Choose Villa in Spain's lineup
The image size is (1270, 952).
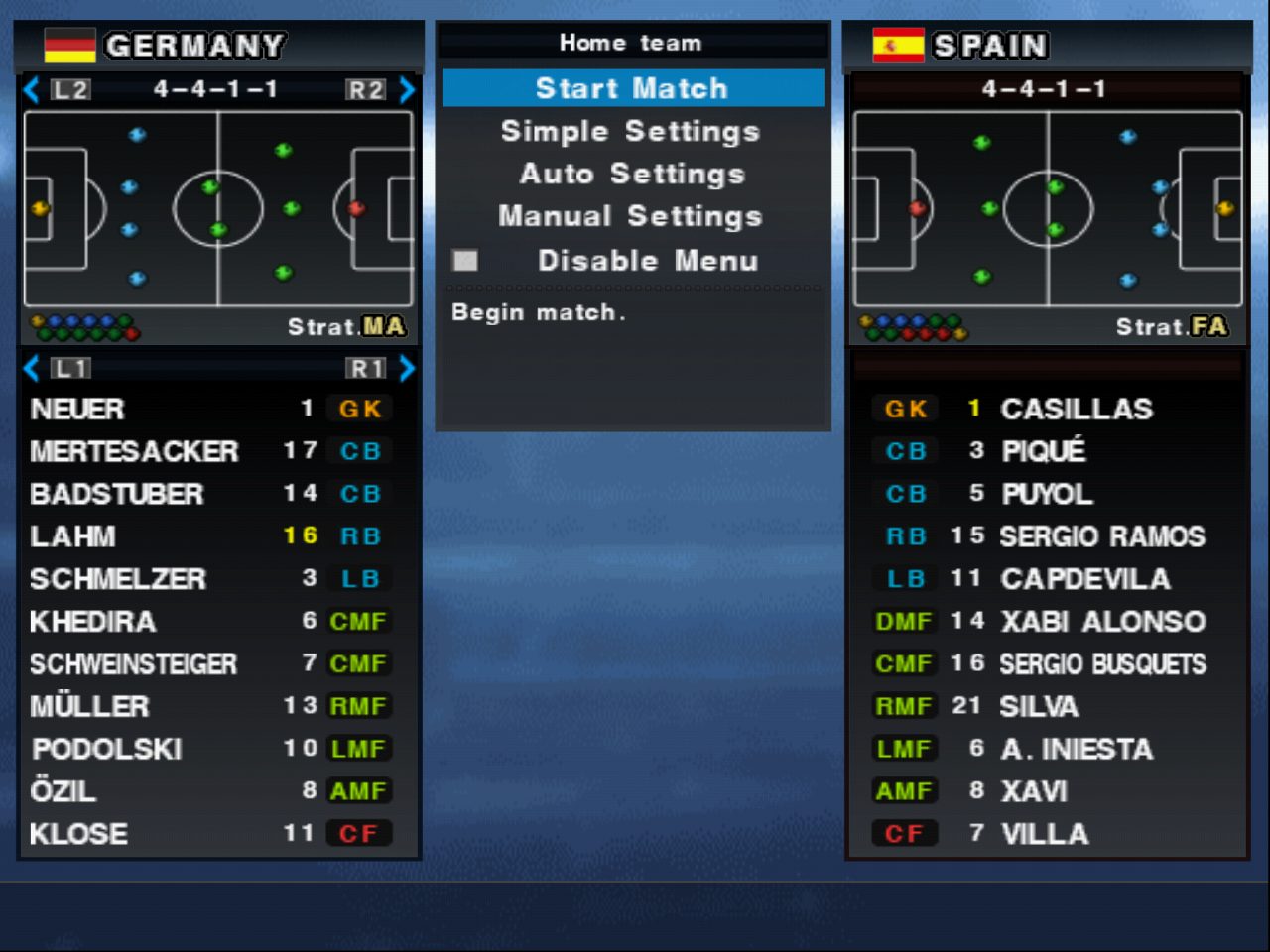[1045, 834]
